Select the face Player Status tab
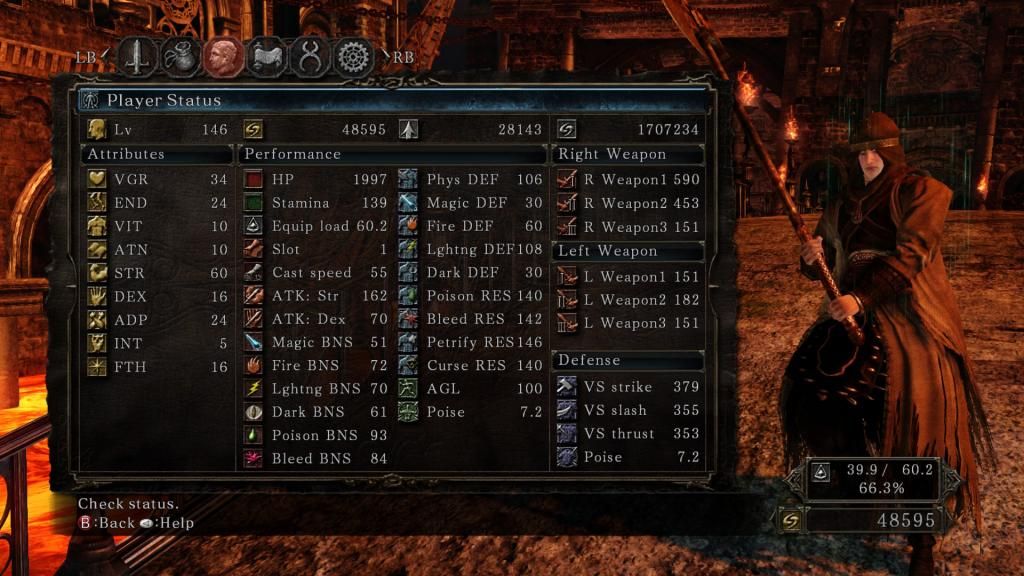Image resolution: width=1024 pixels, height=576 pixels. [224, 57]
